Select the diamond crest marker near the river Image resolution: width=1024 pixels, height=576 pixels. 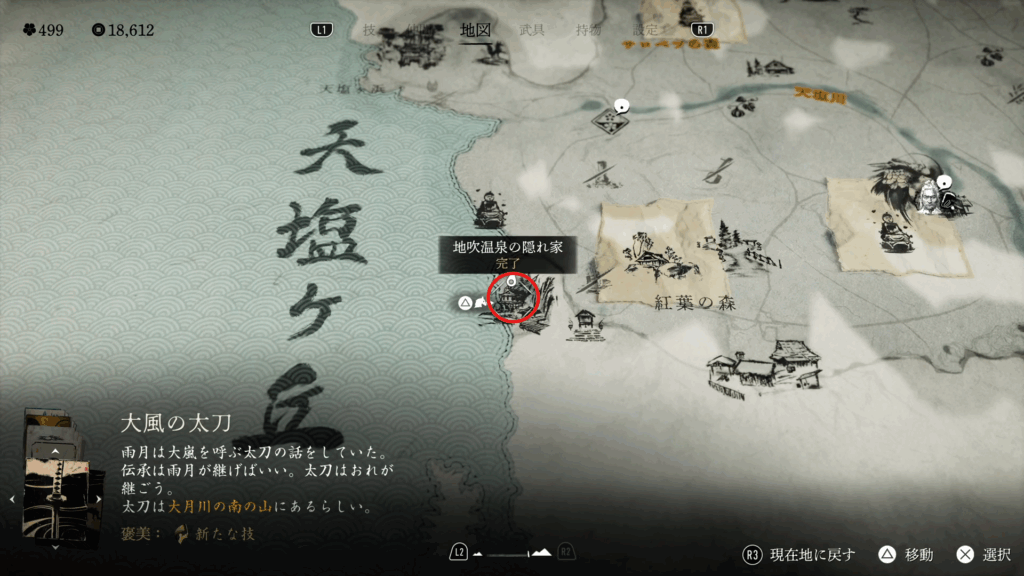609,120
